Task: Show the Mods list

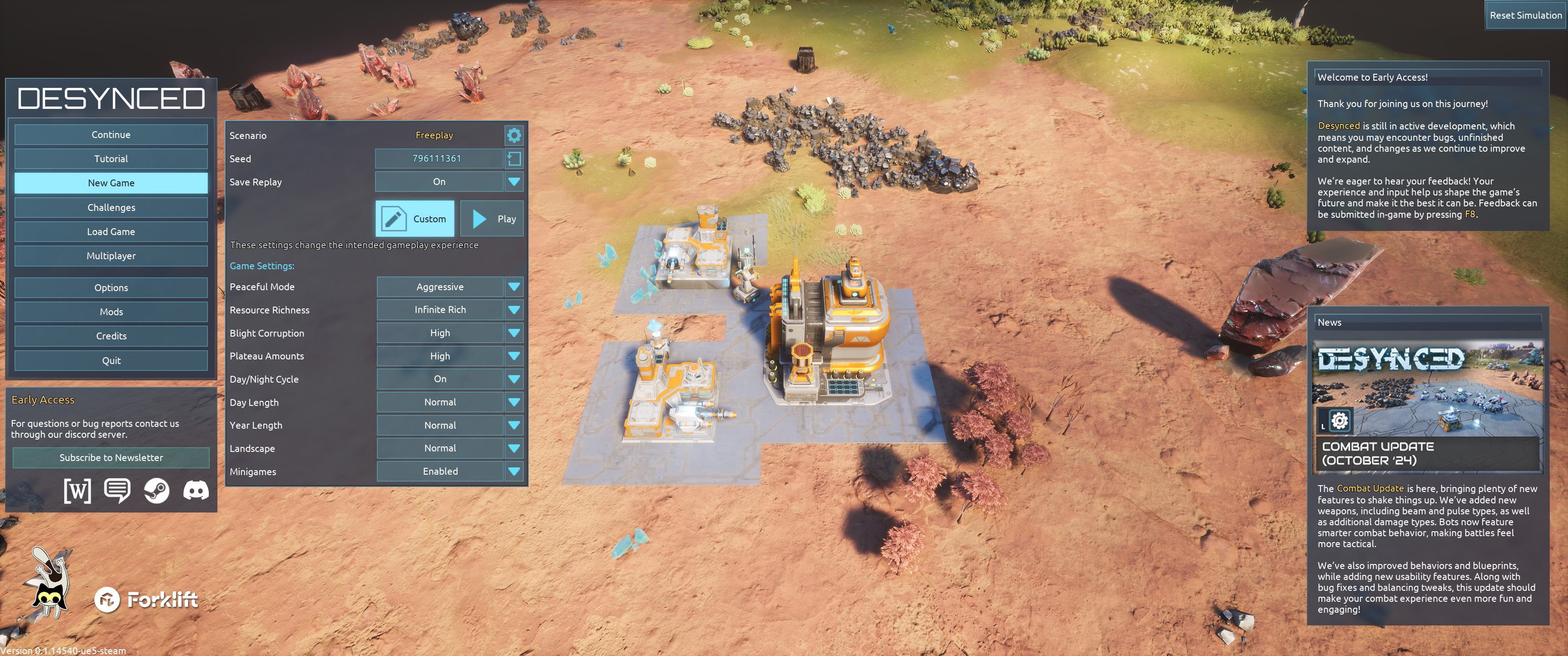Action: click(111, 312)
